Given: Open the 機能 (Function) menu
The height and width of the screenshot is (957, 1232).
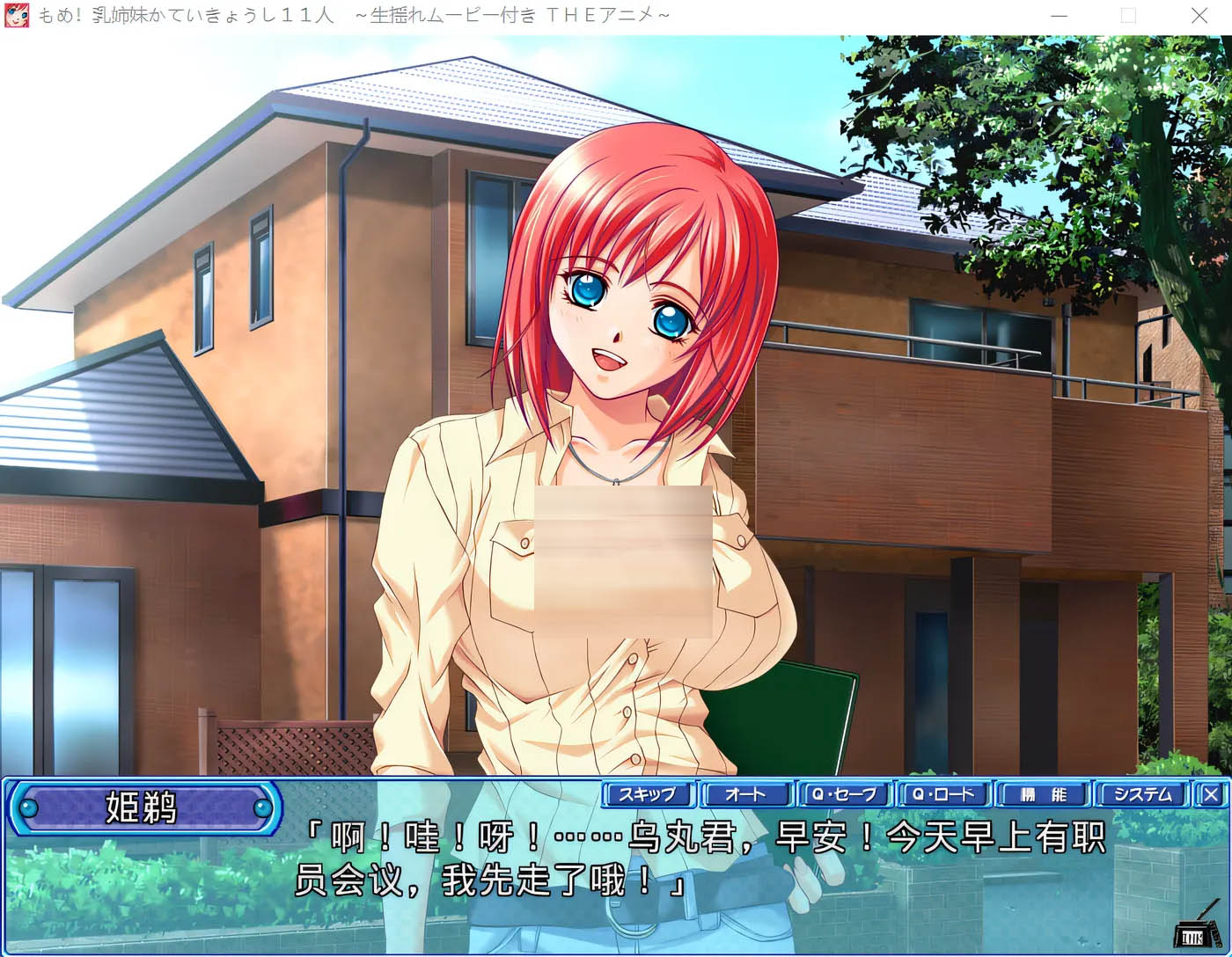Looking at the screenshot, I should click(x=1043, y=794).
